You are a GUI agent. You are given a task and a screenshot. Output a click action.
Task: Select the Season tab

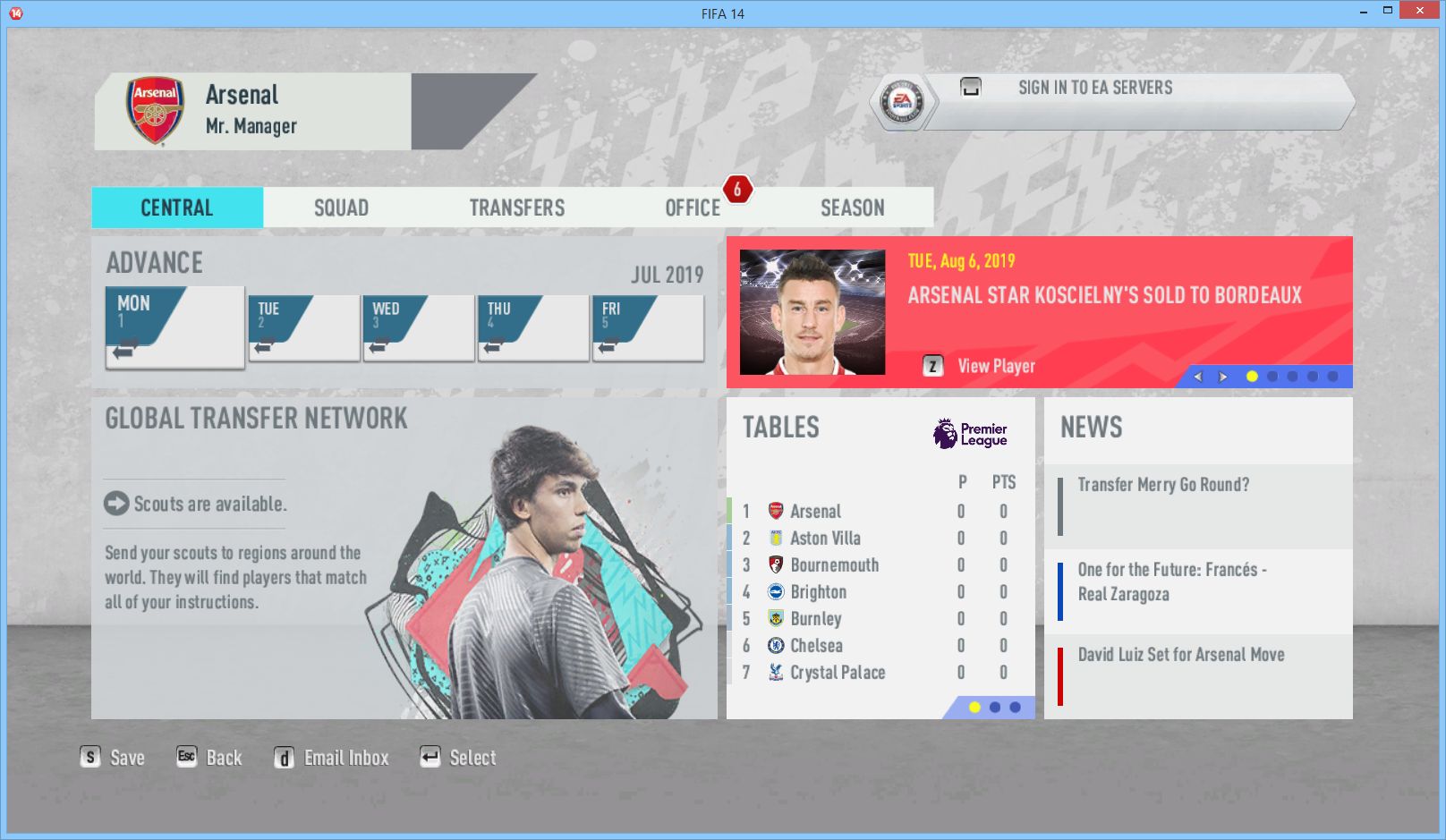click(852, 208)
